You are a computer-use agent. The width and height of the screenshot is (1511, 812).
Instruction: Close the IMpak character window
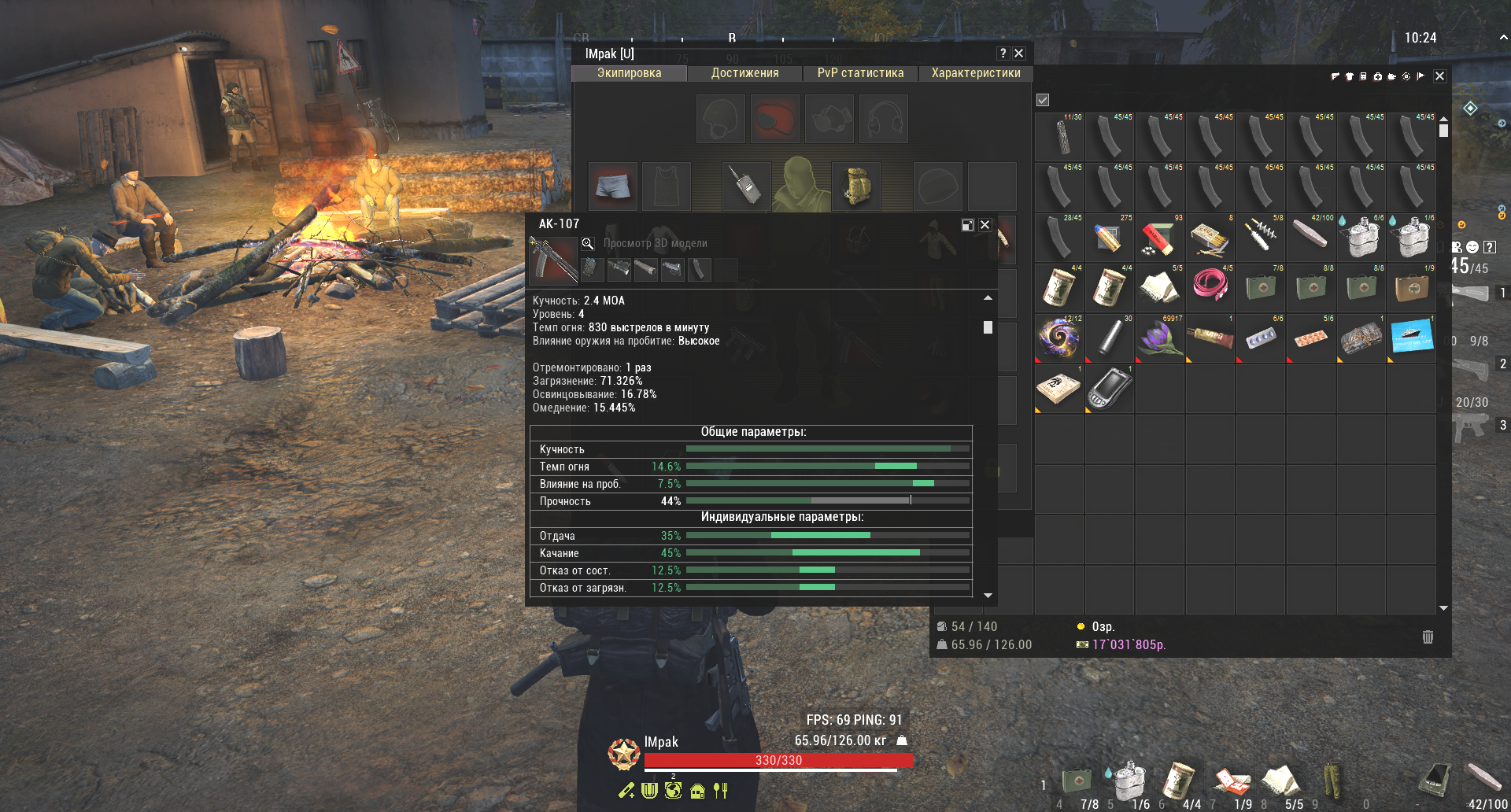[1019, 54]
